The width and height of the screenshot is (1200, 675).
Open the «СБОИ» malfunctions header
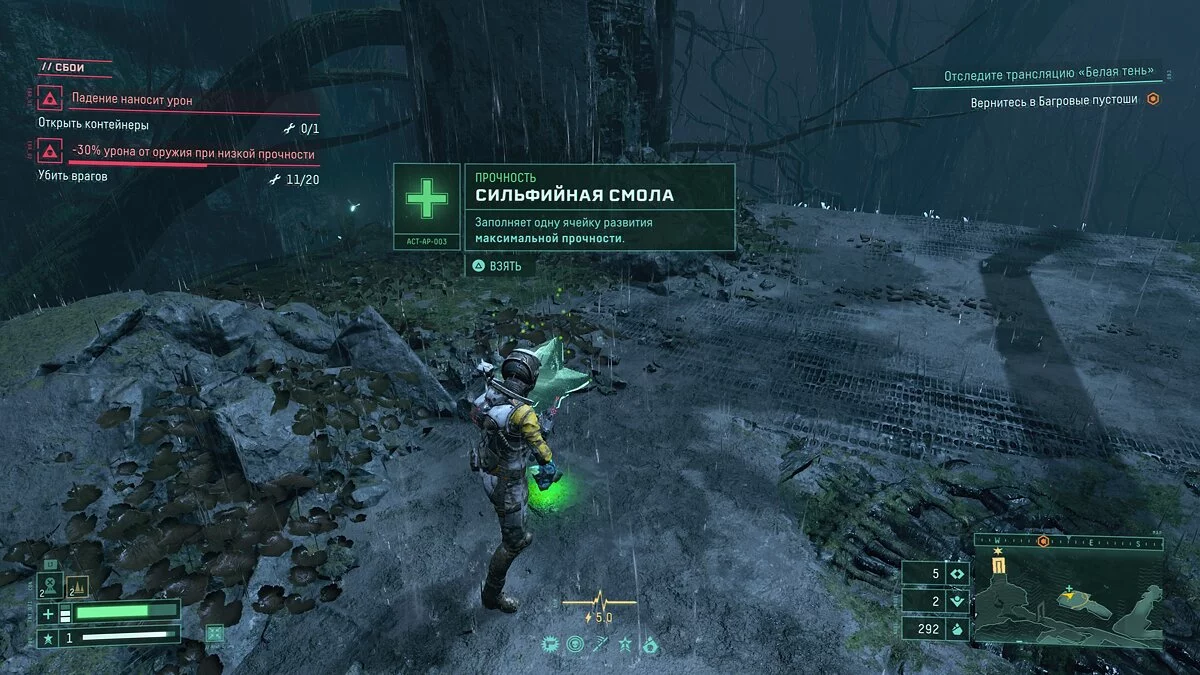tap(62, 67)
